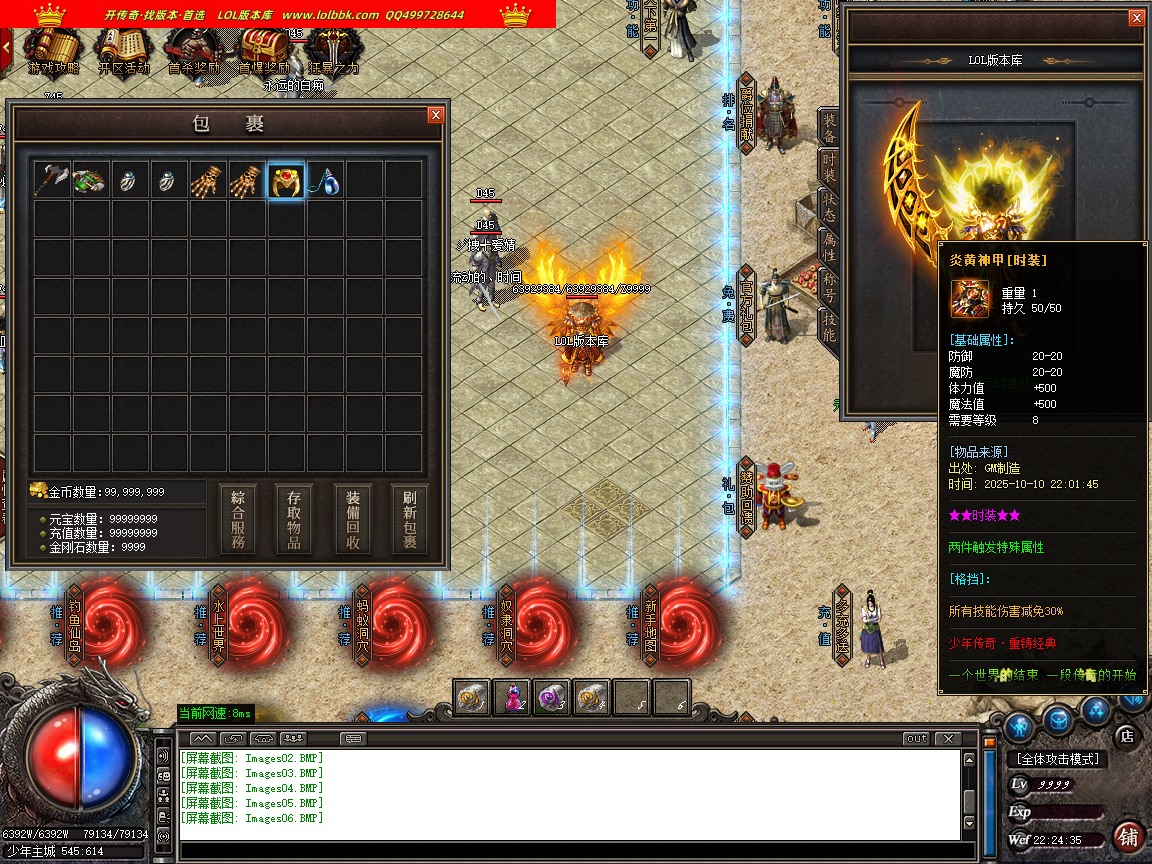Open the round 铺 shop button
This screenshot has height=864, width=1152.
tap(1128, 836)
